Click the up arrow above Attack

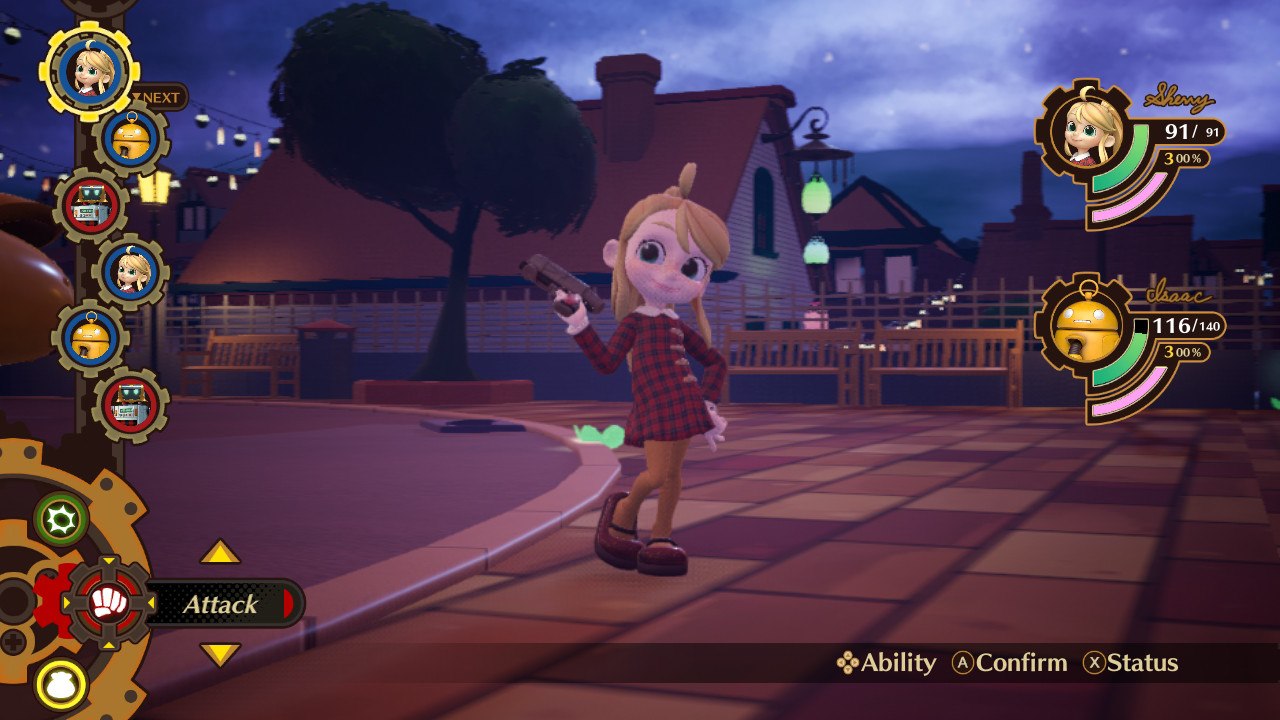[x=220, y=552]
